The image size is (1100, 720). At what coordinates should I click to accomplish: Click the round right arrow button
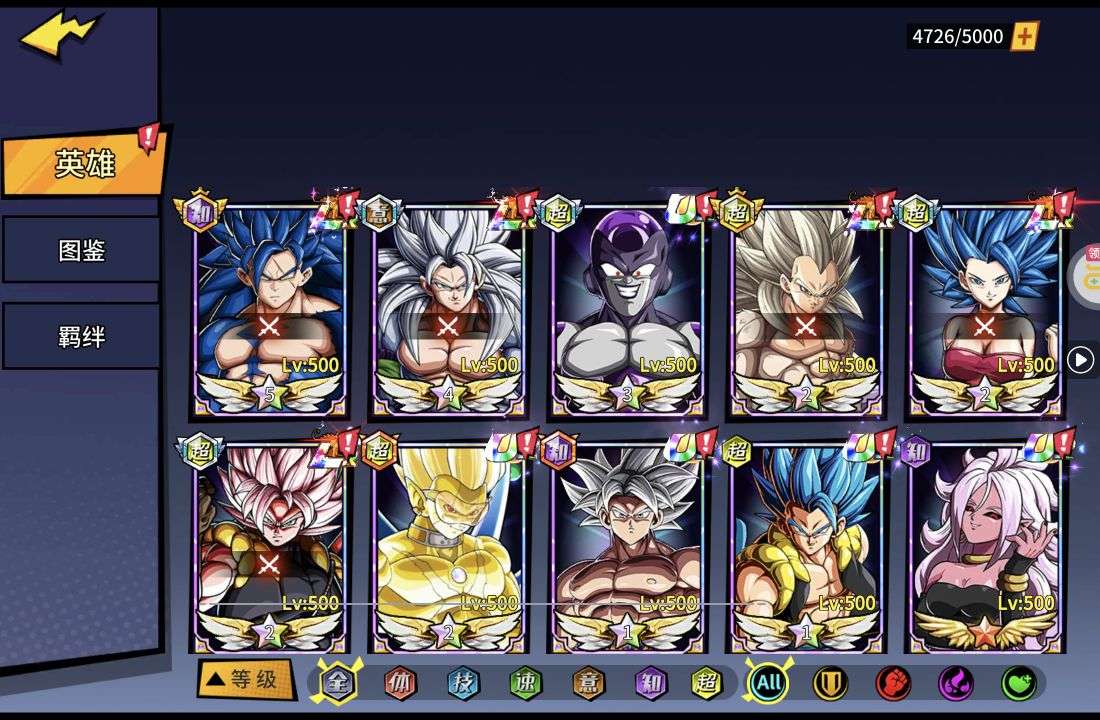[x=1081, y=360]
